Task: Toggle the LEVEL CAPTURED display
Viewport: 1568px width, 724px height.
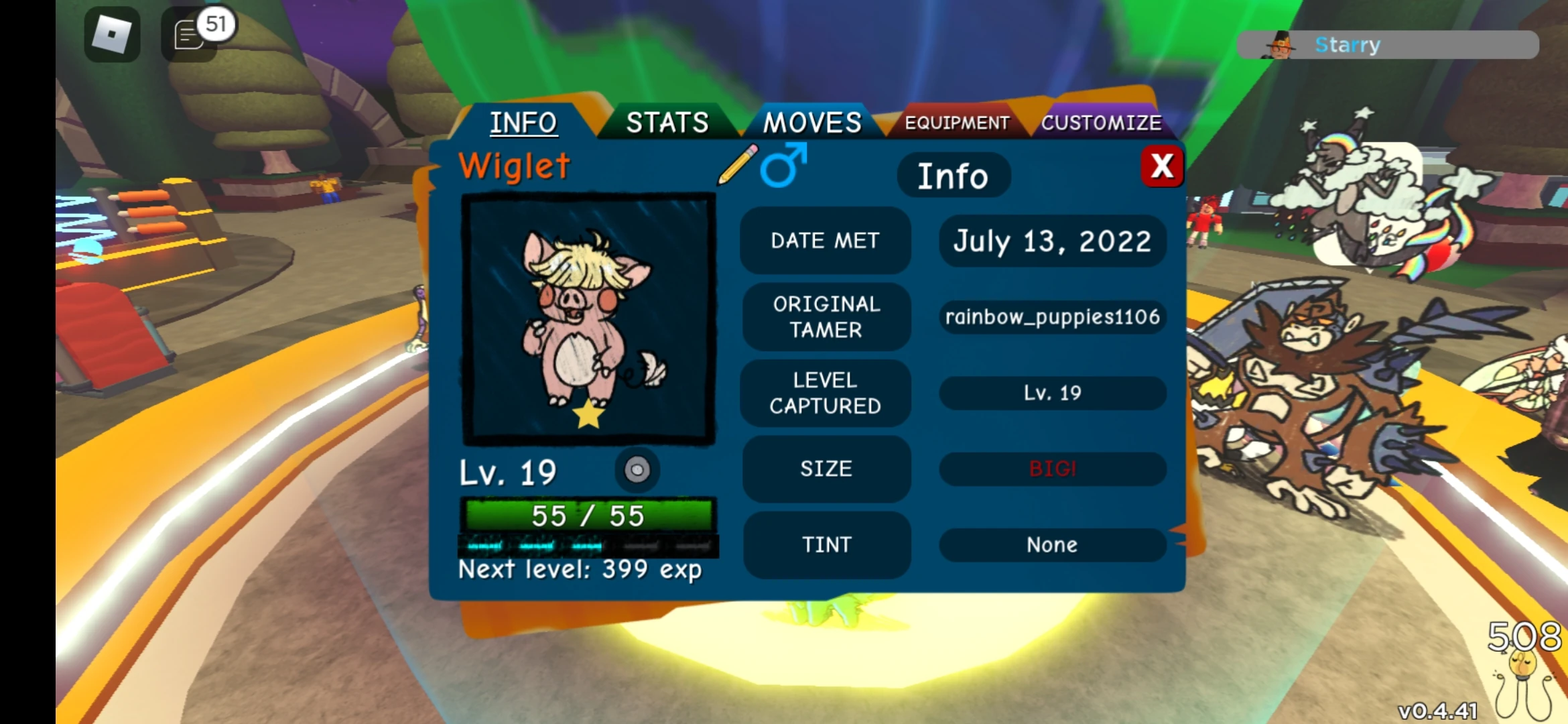Action: 826,393
